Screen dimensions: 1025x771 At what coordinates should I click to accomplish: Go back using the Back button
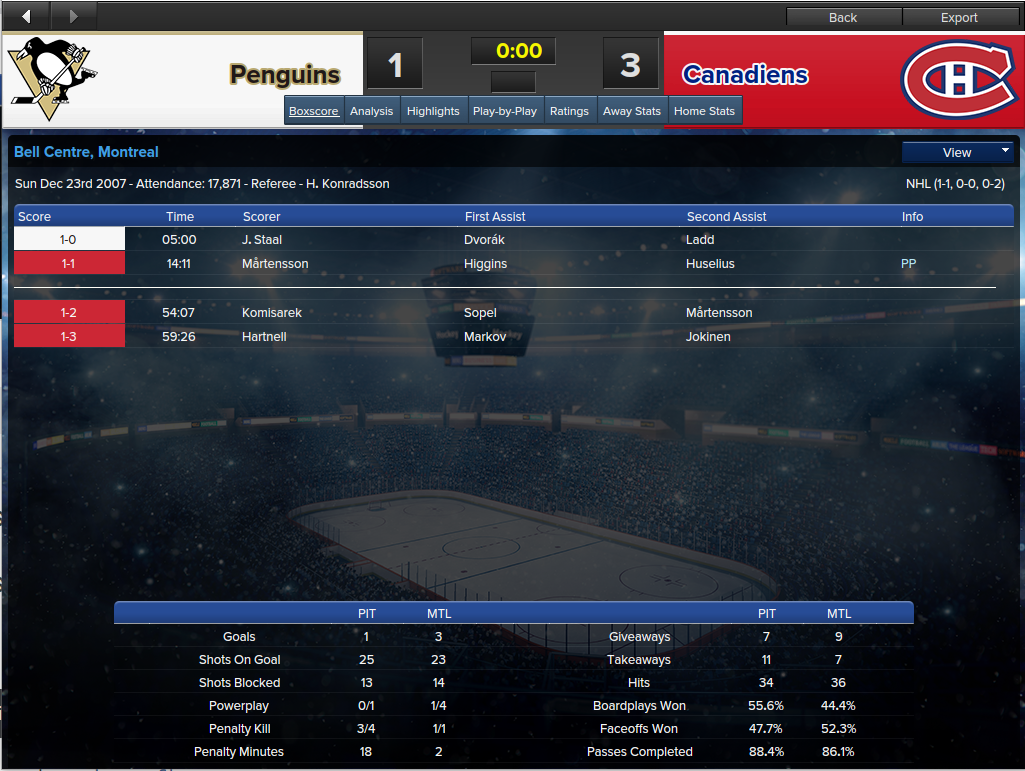point(843,17)
